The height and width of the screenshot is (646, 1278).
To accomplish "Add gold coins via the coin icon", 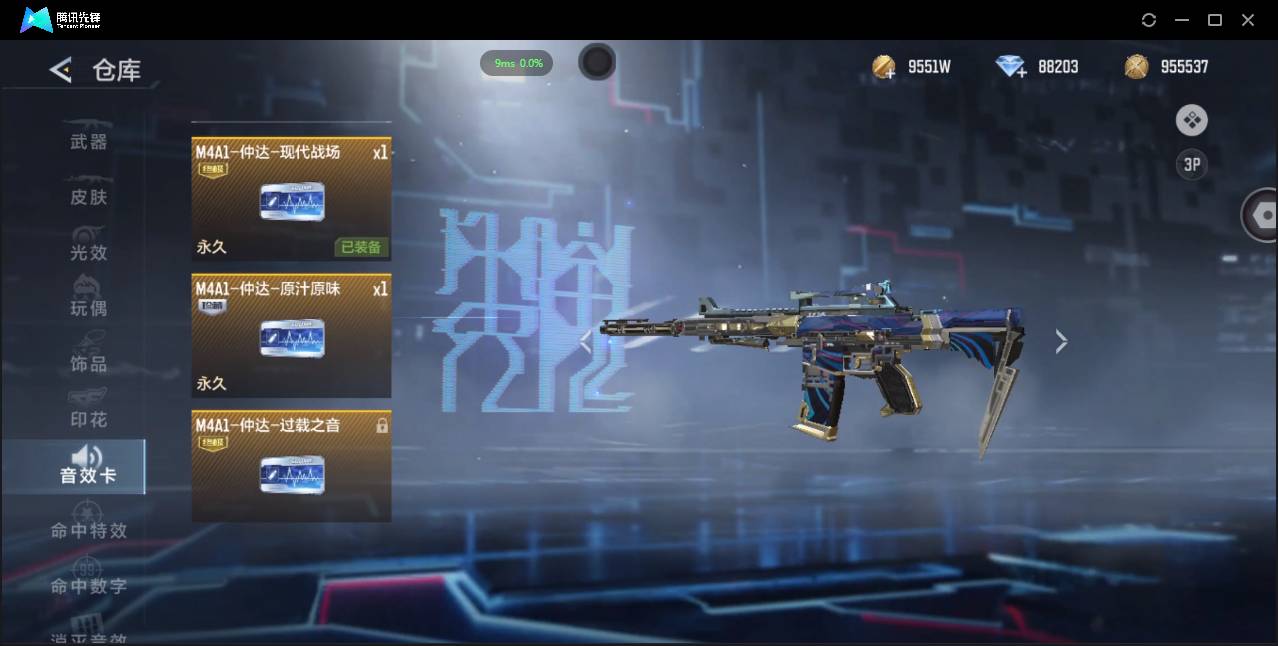I will 884,67.
